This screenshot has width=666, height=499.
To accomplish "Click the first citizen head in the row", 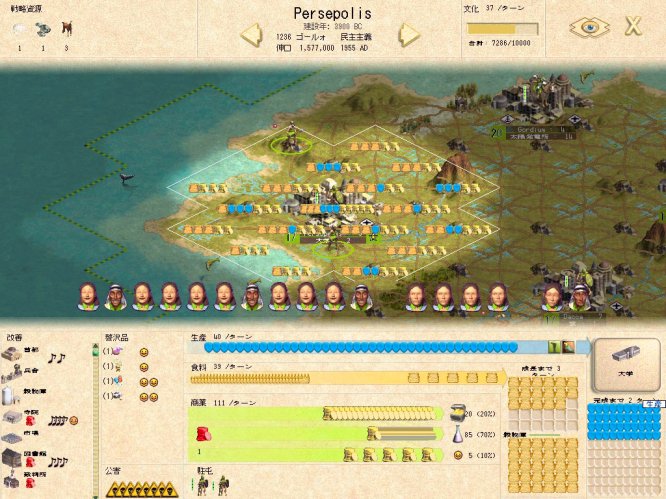I will 88,296.
